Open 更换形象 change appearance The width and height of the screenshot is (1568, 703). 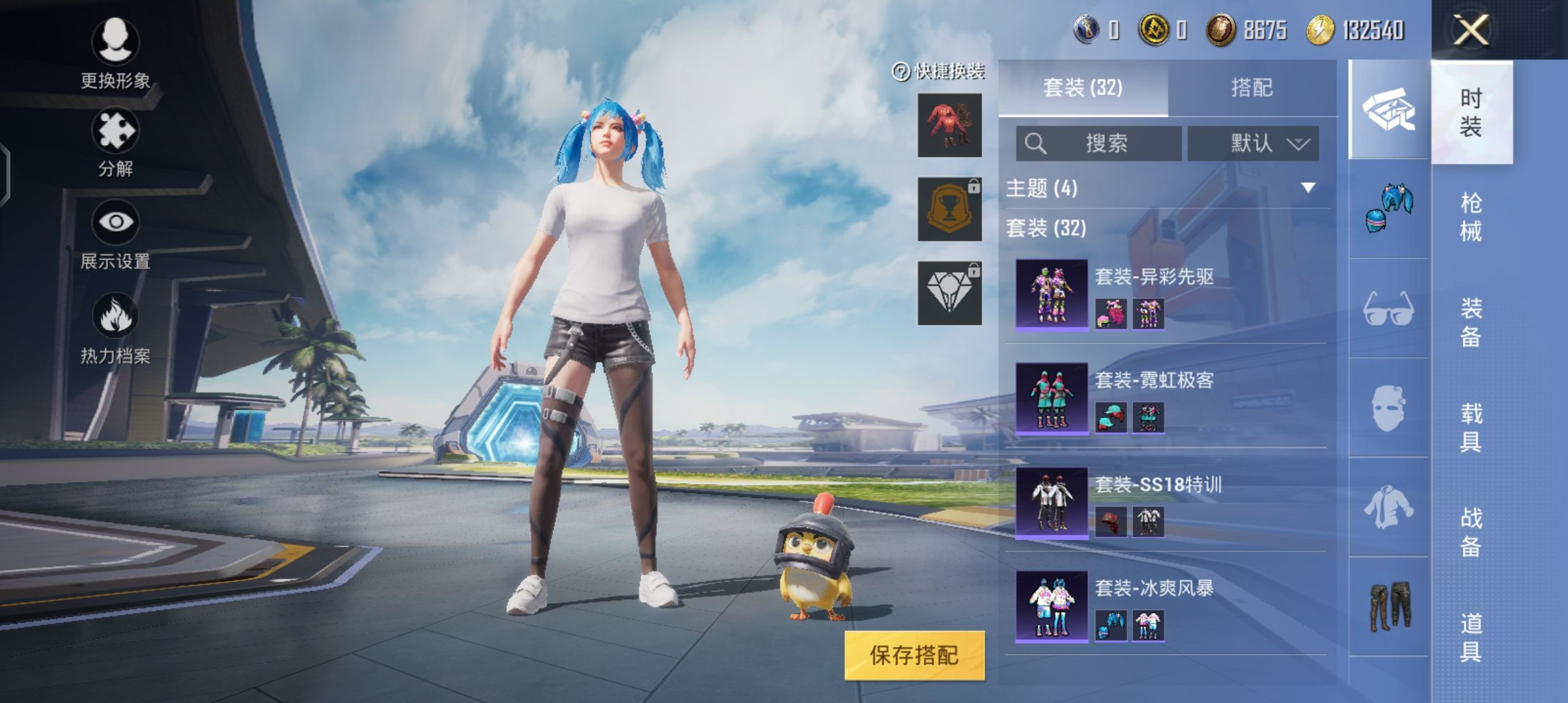tap(115, 53)
